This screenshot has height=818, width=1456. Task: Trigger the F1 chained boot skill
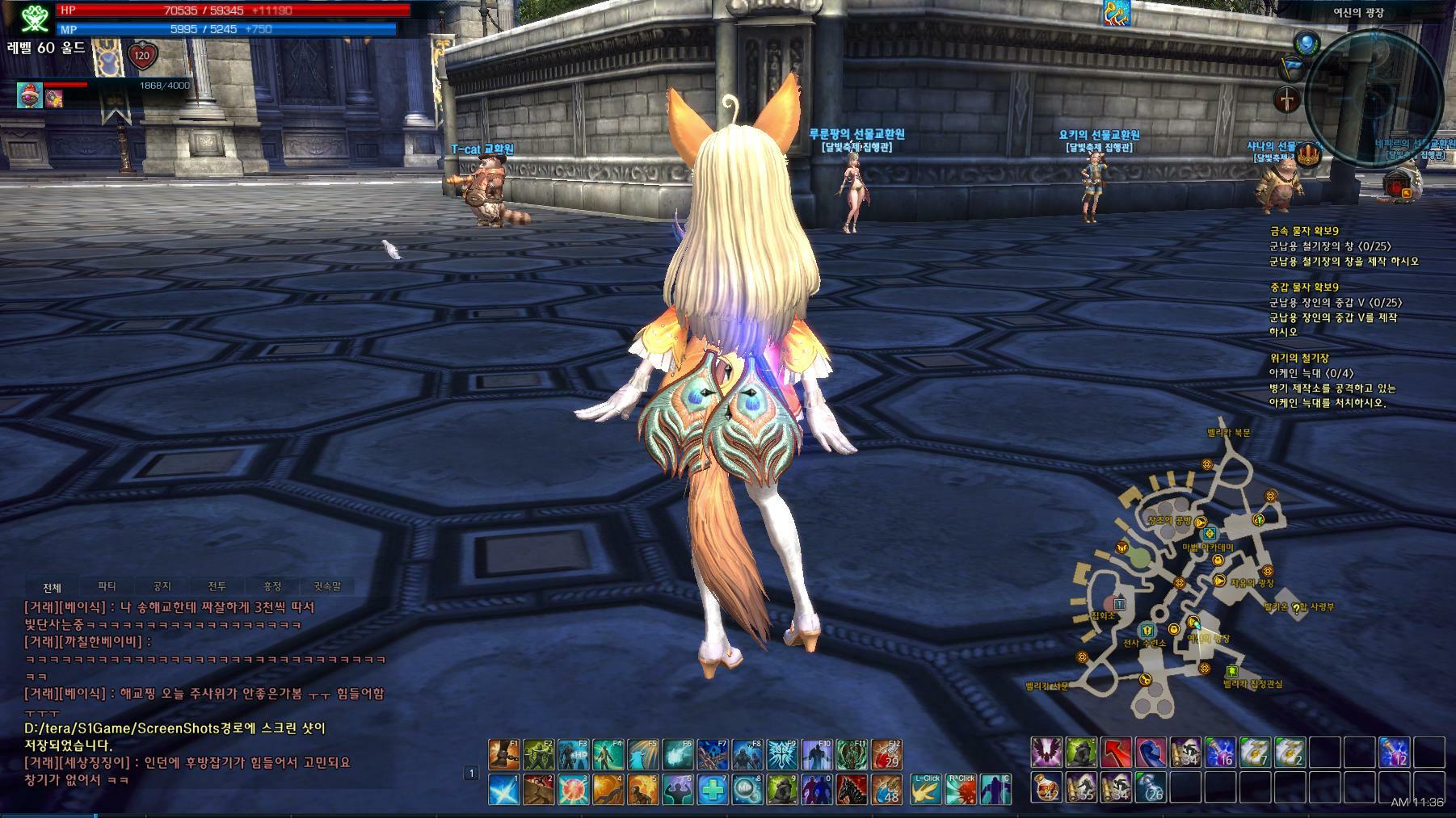point(503,755)
